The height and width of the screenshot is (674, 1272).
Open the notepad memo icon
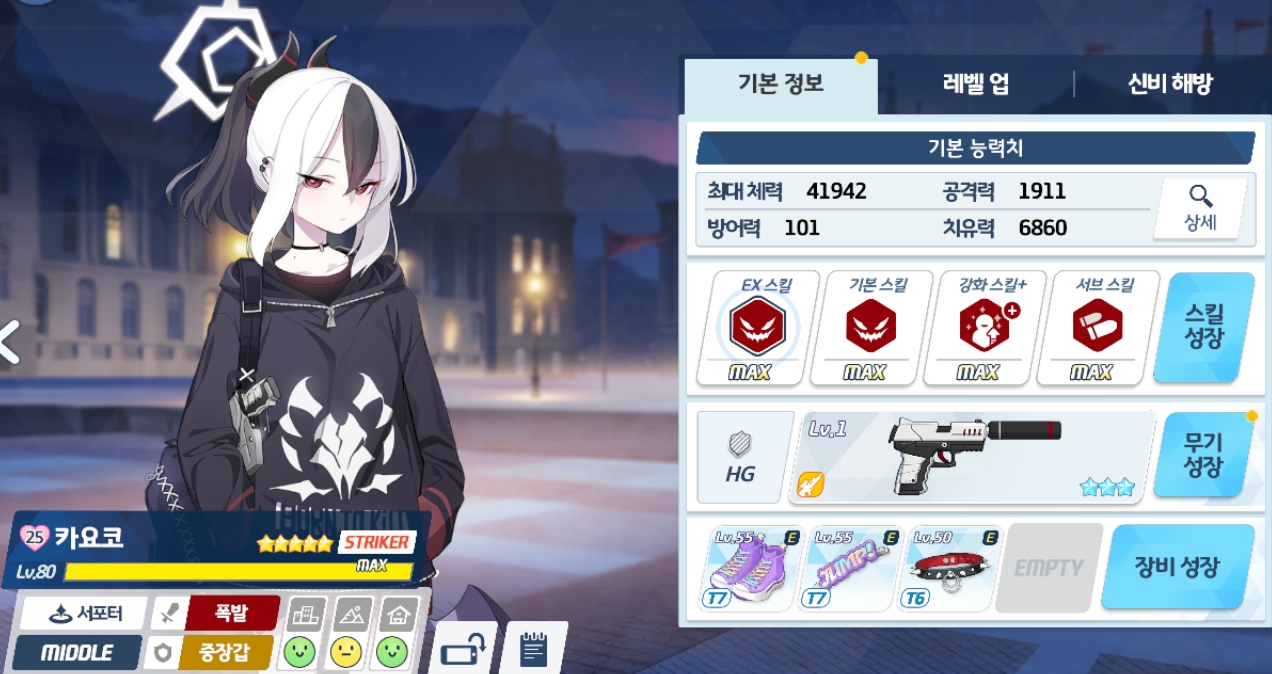pyautogui.click(x=534, y=649)
